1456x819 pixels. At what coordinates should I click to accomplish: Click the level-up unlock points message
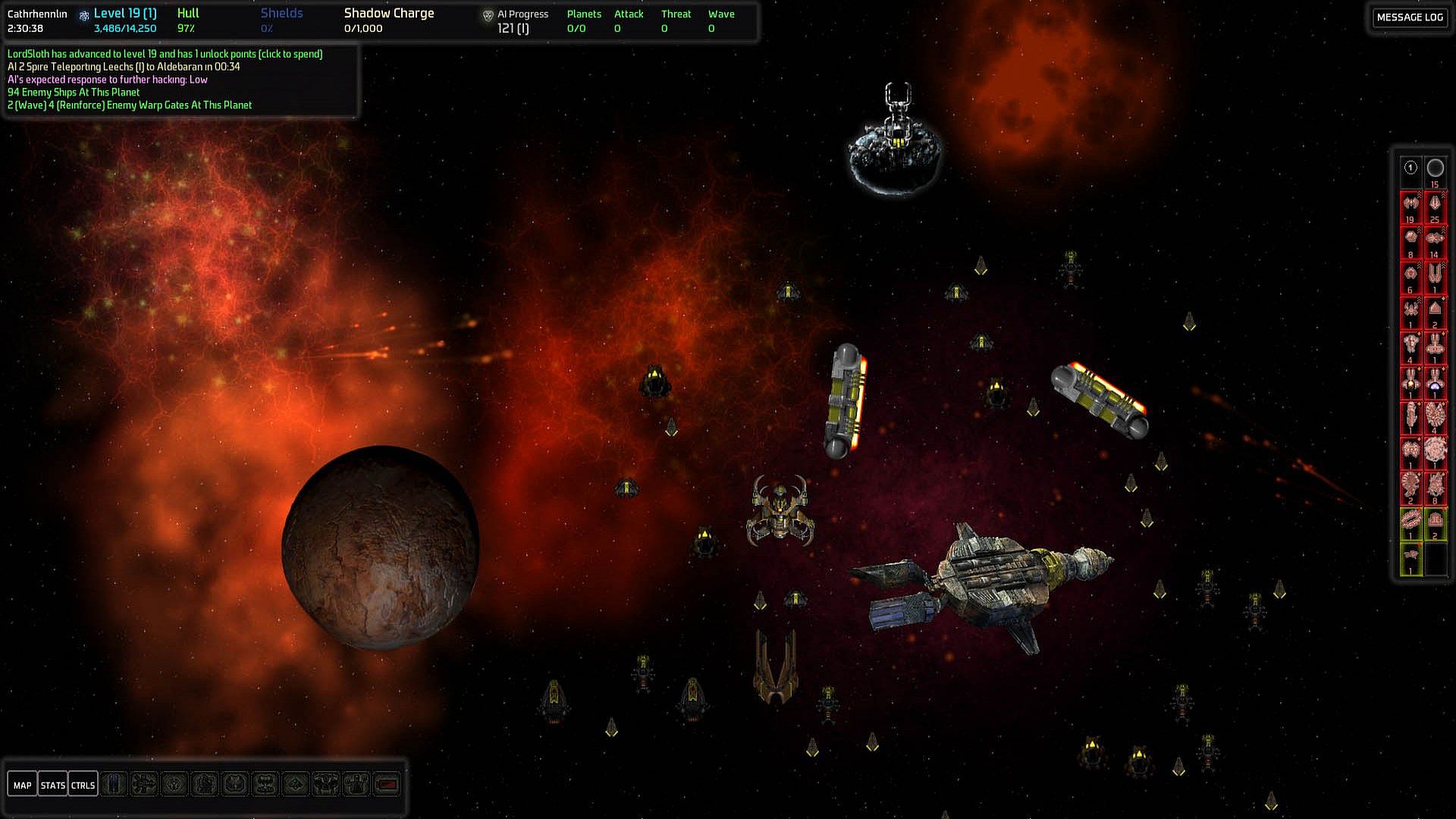pyautogui.click(x=165, y=54)
